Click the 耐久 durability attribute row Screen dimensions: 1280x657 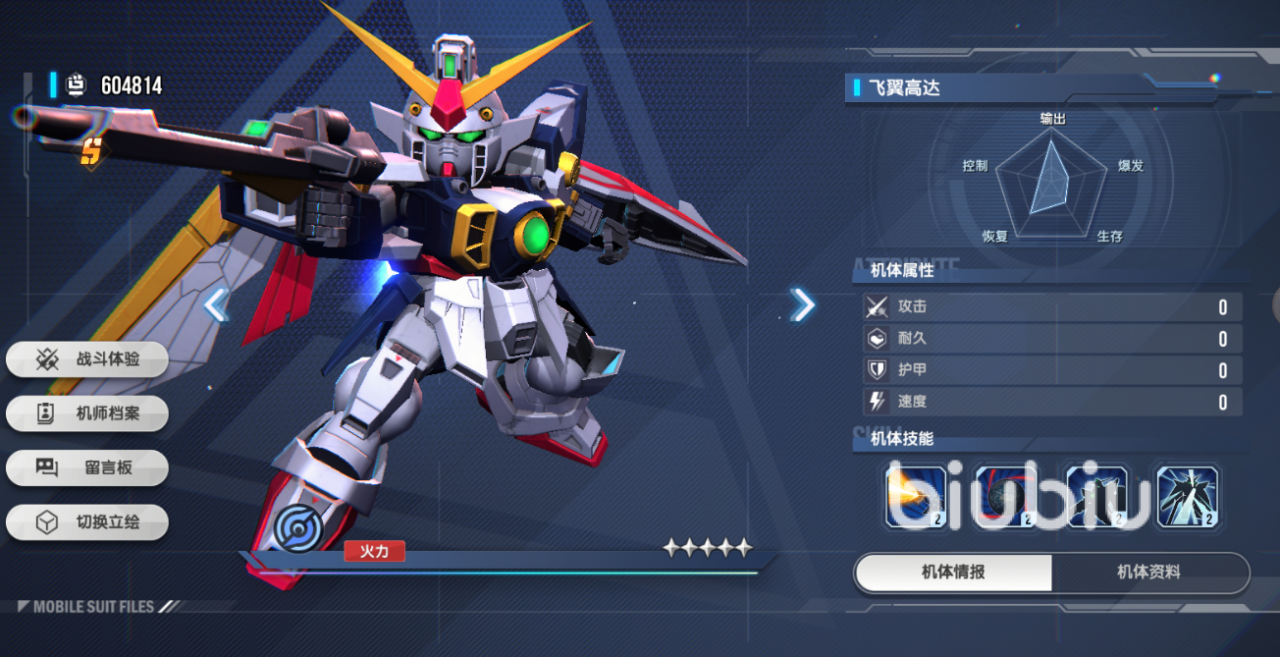click(x=1052, y=339)
